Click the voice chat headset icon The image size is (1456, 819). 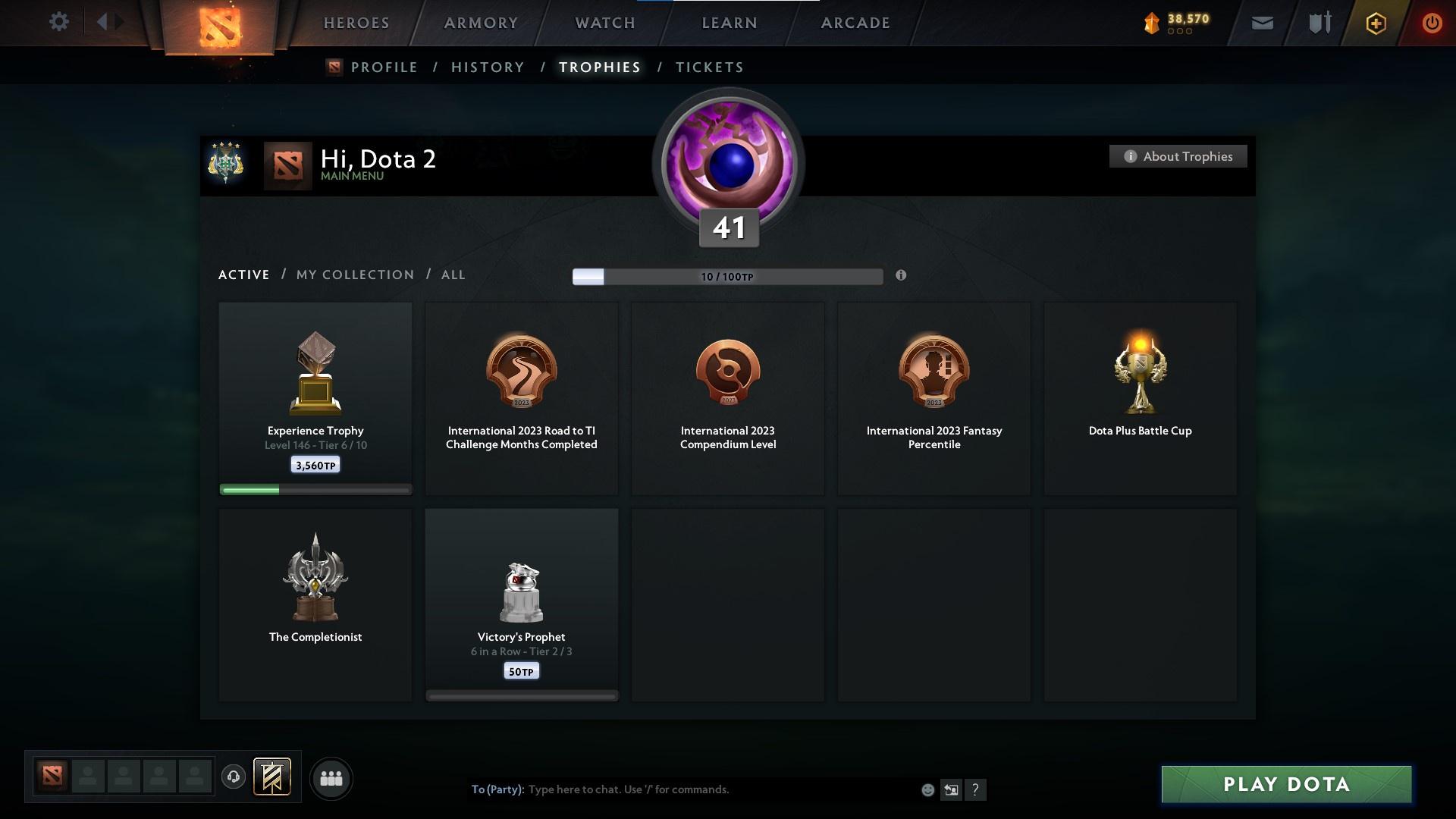click(x=234, y=778)
